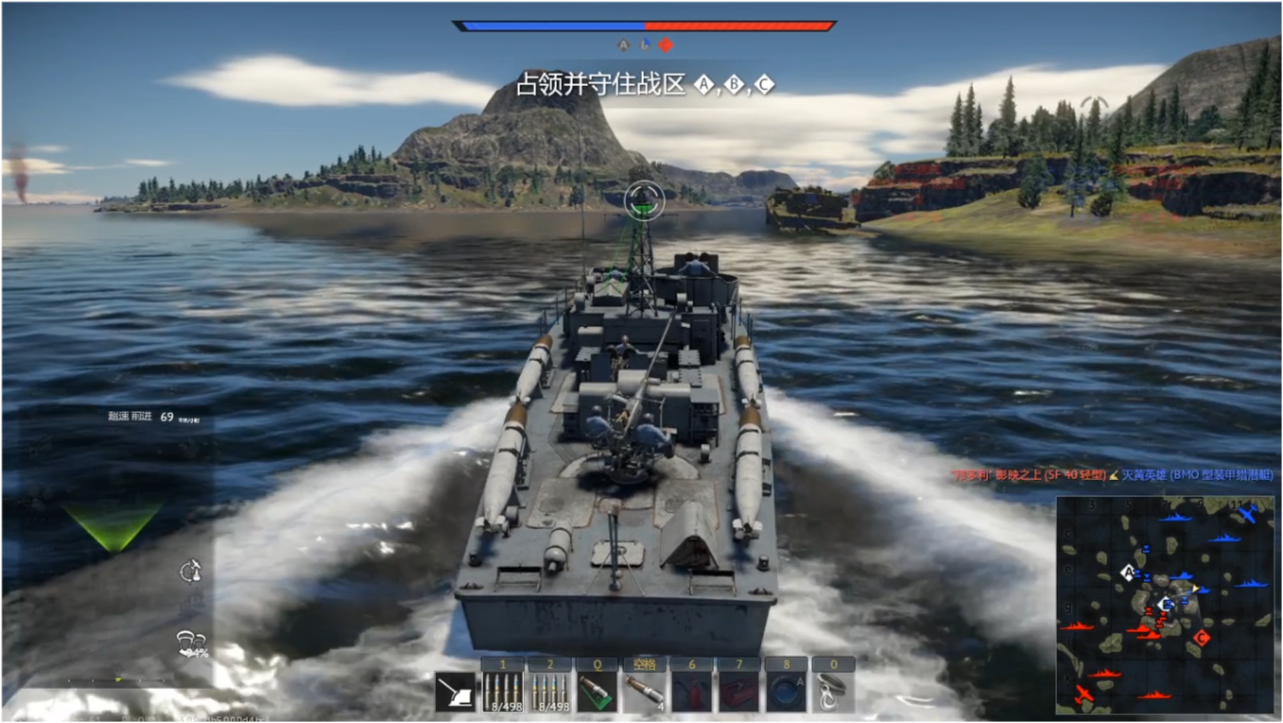1283x723 pixels.
Task: Activate the torpedo on green base slot
Action: 596,690
